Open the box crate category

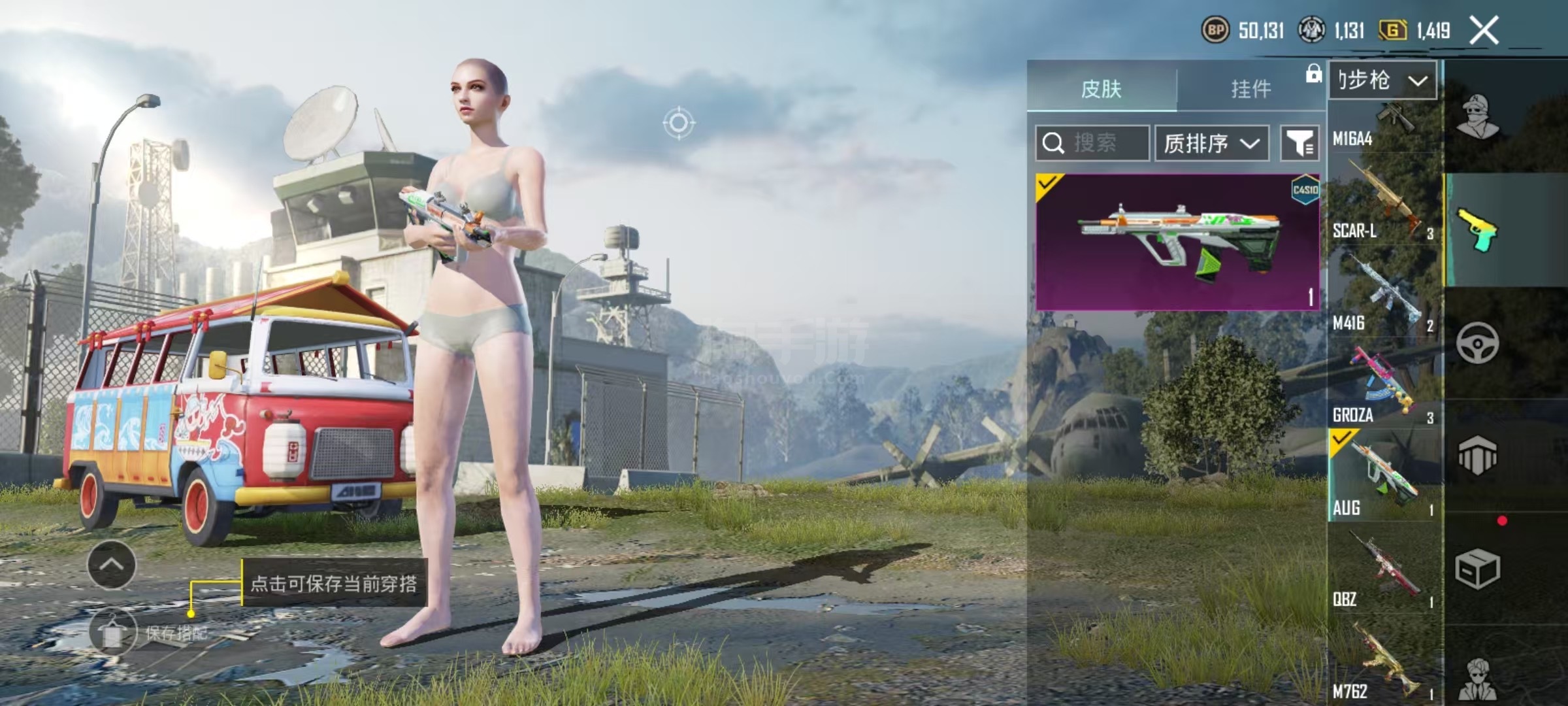point(1478,569)
